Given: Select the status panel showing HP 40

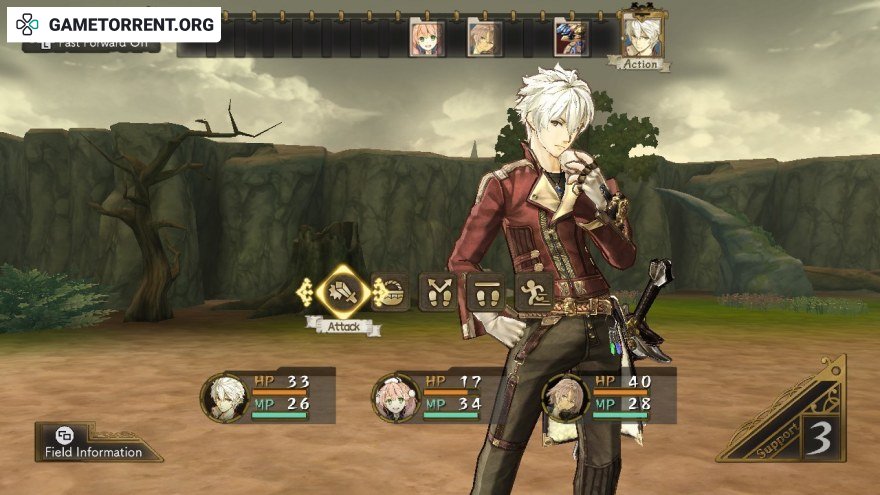Looking at the screenshot, I should tap(610, 395).
